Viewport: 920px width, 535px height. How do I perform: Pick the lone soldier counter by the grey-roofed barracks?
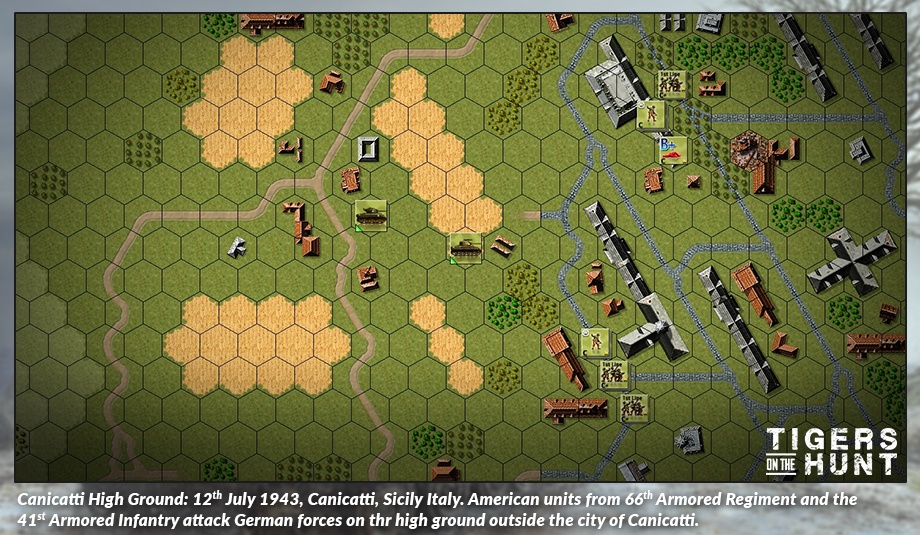coord(651,115)
